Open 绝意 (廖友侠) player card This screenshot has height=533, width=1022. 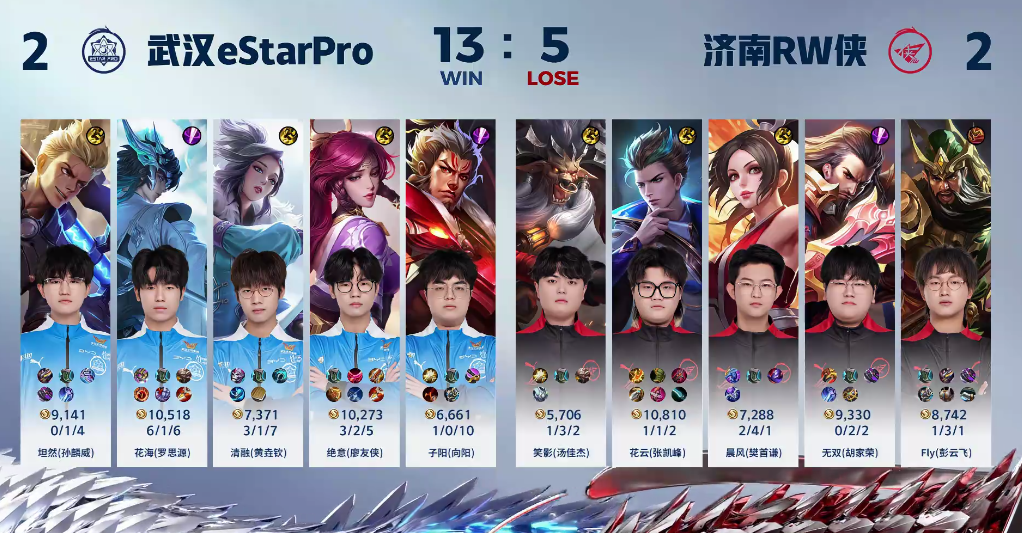coord(354,290)
